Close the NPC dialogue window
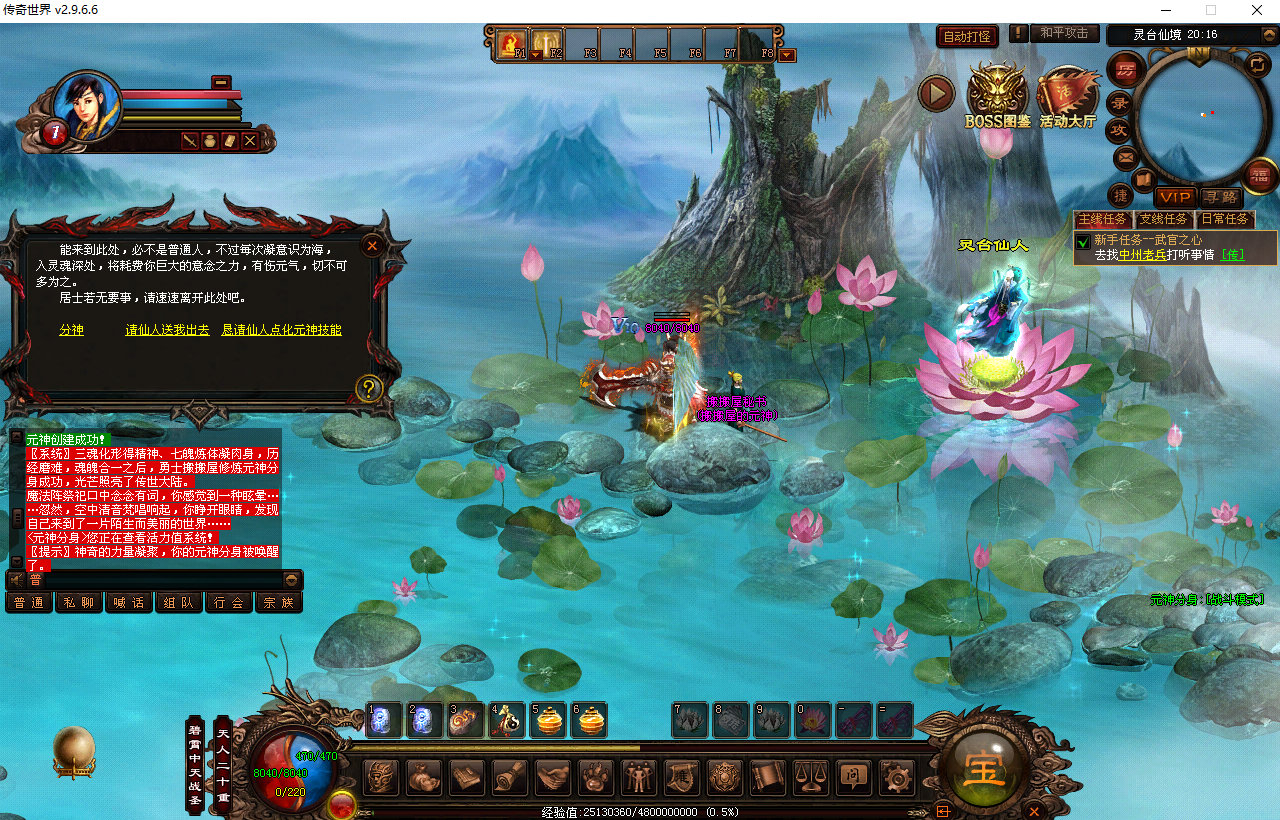This screenshot has width=1280, height=820. (x=372, y=245)
